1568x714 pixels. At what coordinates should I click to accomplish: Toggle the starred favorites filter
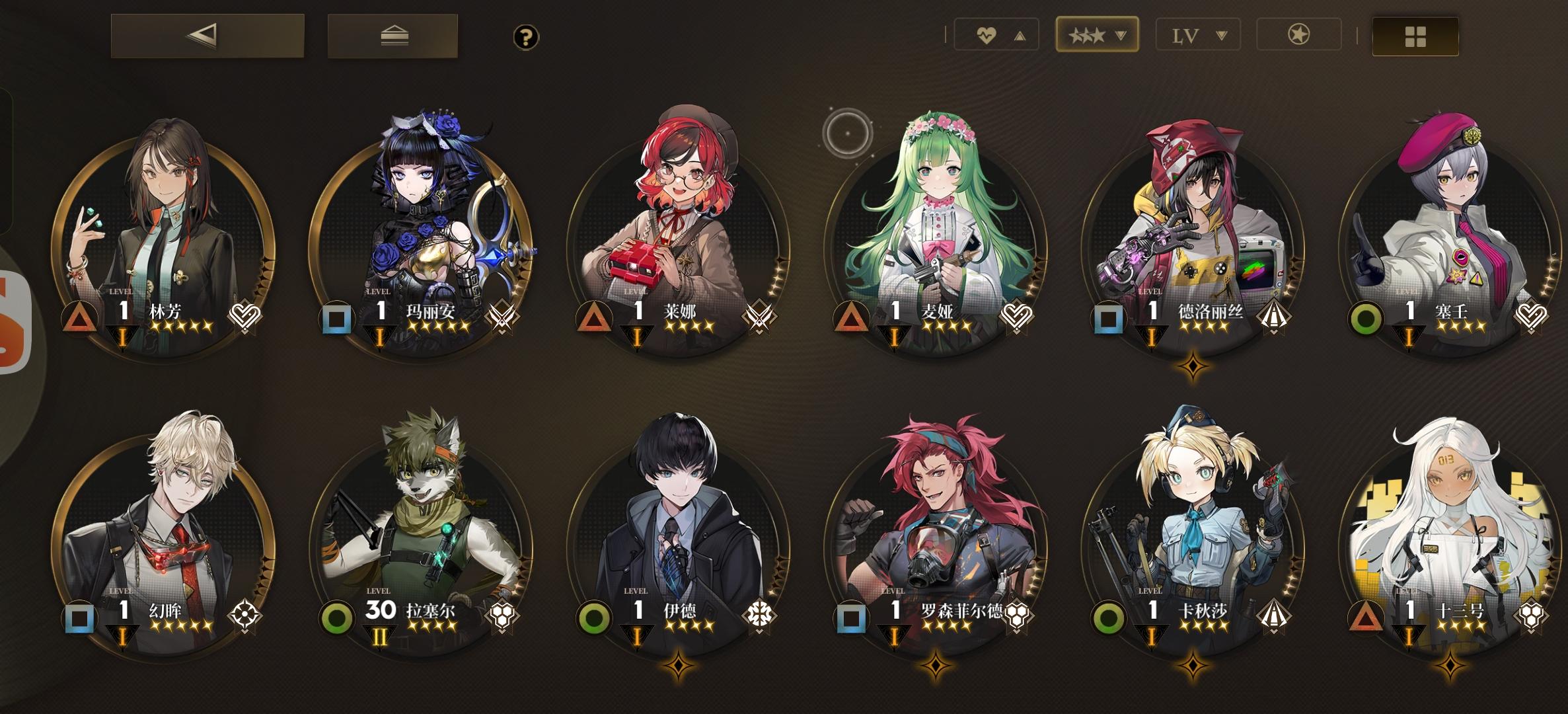tap(1298, 35)
